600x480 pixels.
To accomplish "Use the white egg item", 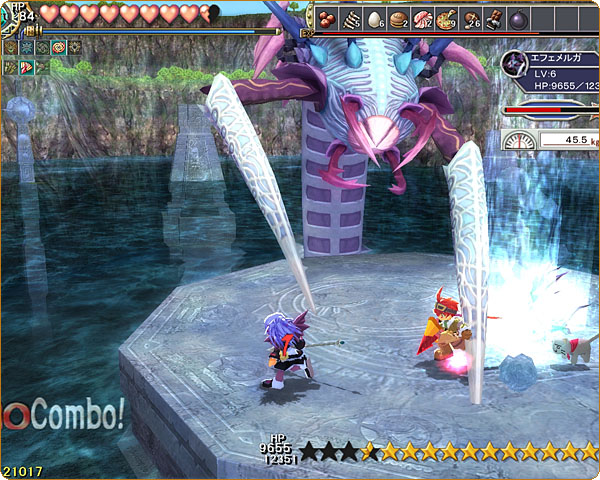I will coord(375,18).
